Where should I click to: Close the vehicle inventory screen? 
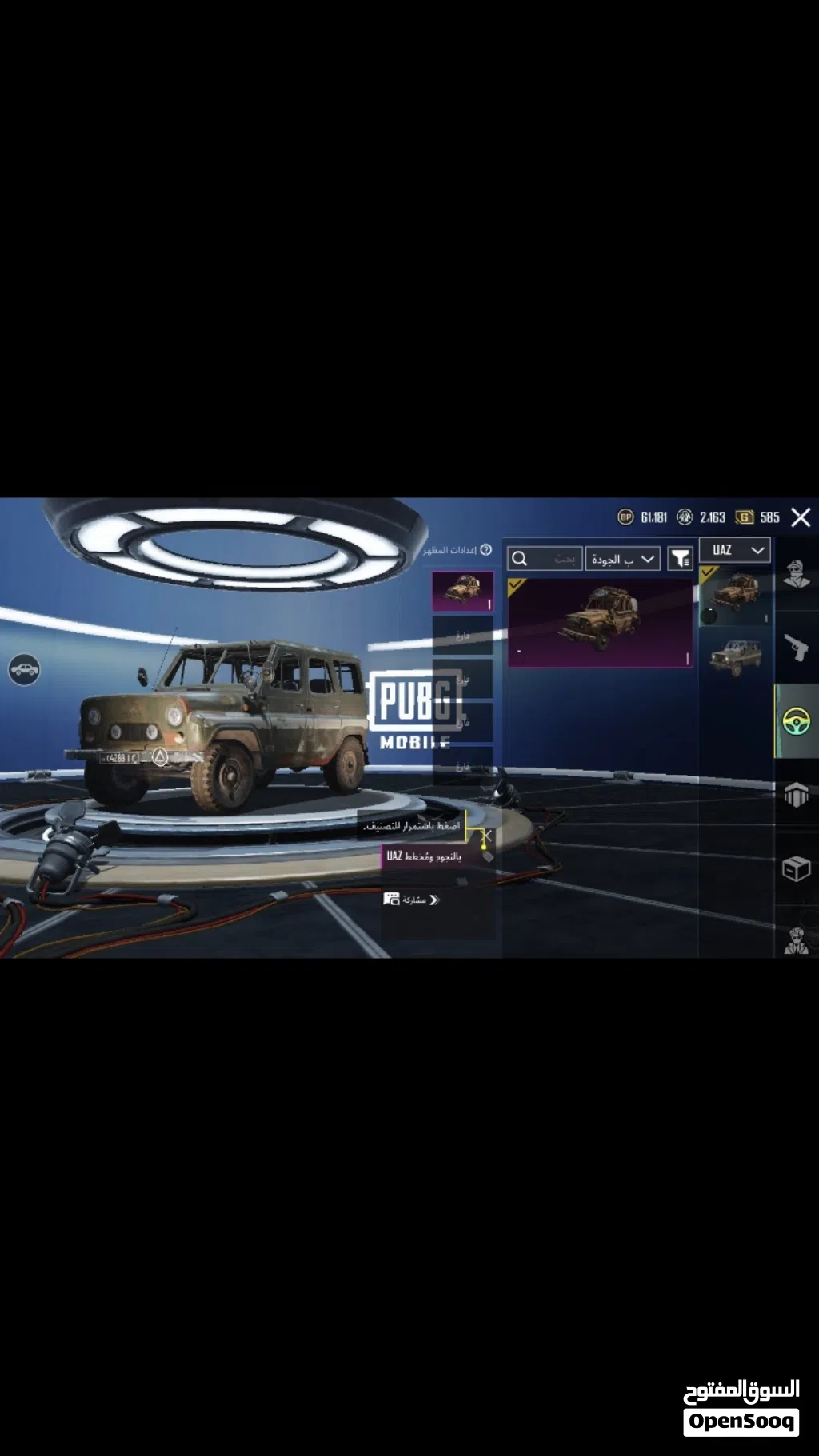tap(801, 517)
